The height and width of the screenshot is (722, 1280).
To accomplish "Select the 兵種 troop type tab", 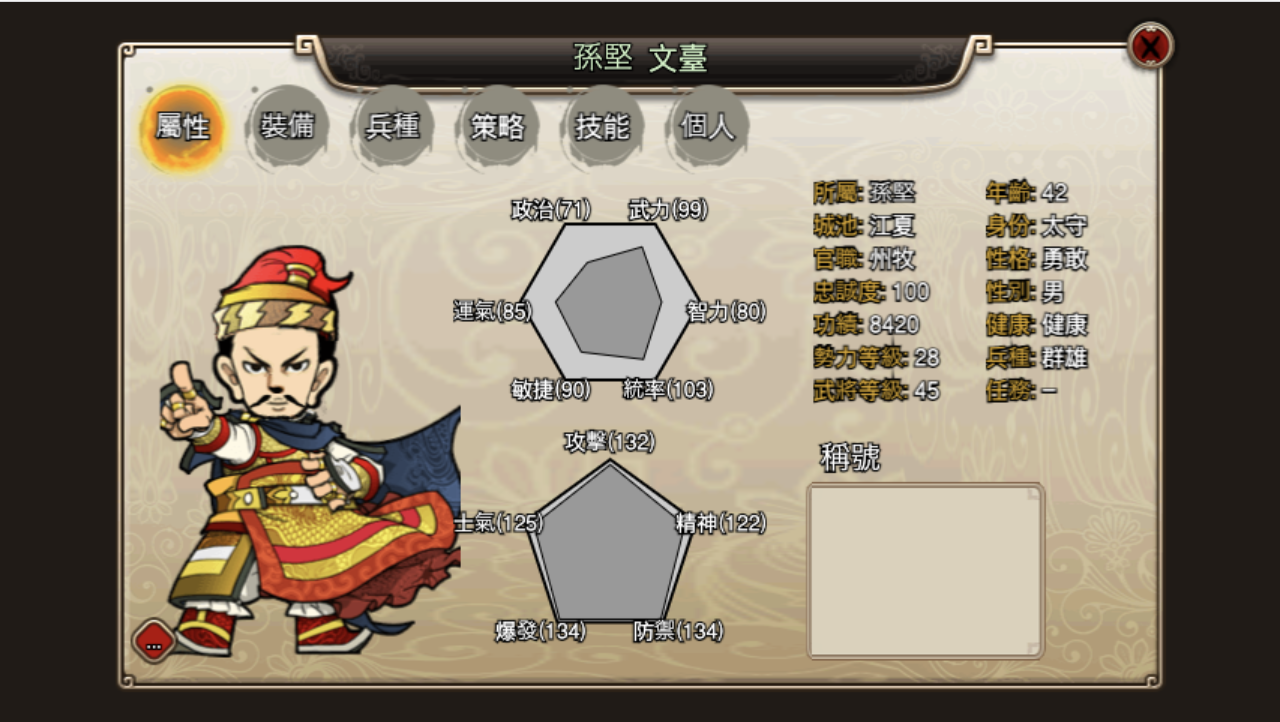I will point(393,127).
